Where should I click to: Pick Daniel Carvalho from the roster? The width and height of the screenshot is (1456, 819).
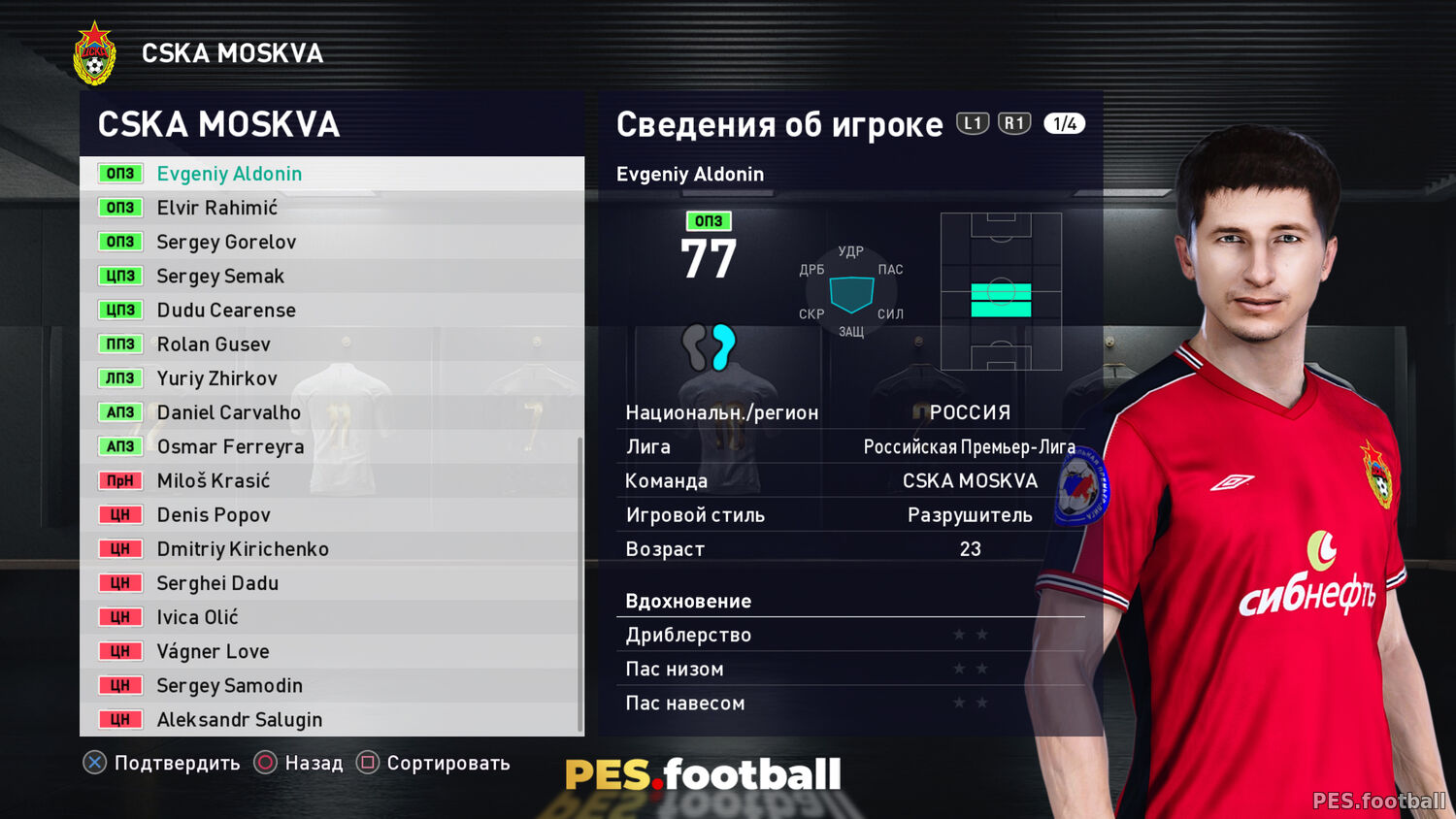(229, 412)
